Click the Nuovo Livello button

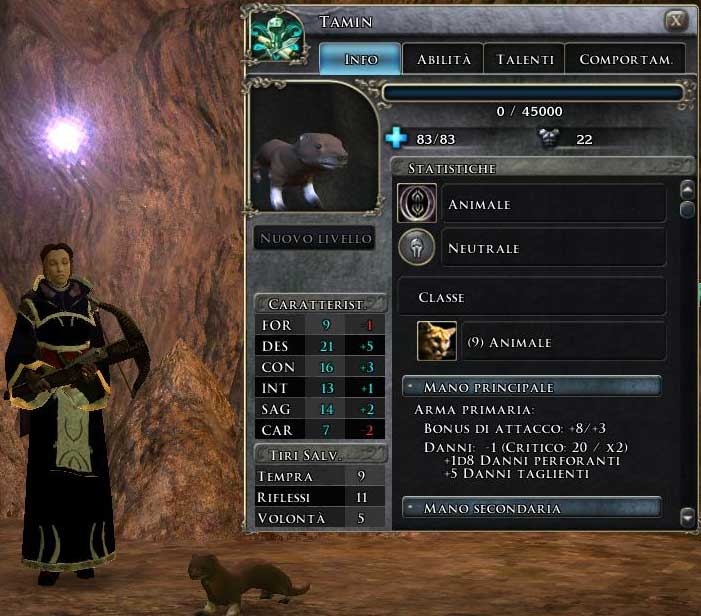[x=315, y=238]
